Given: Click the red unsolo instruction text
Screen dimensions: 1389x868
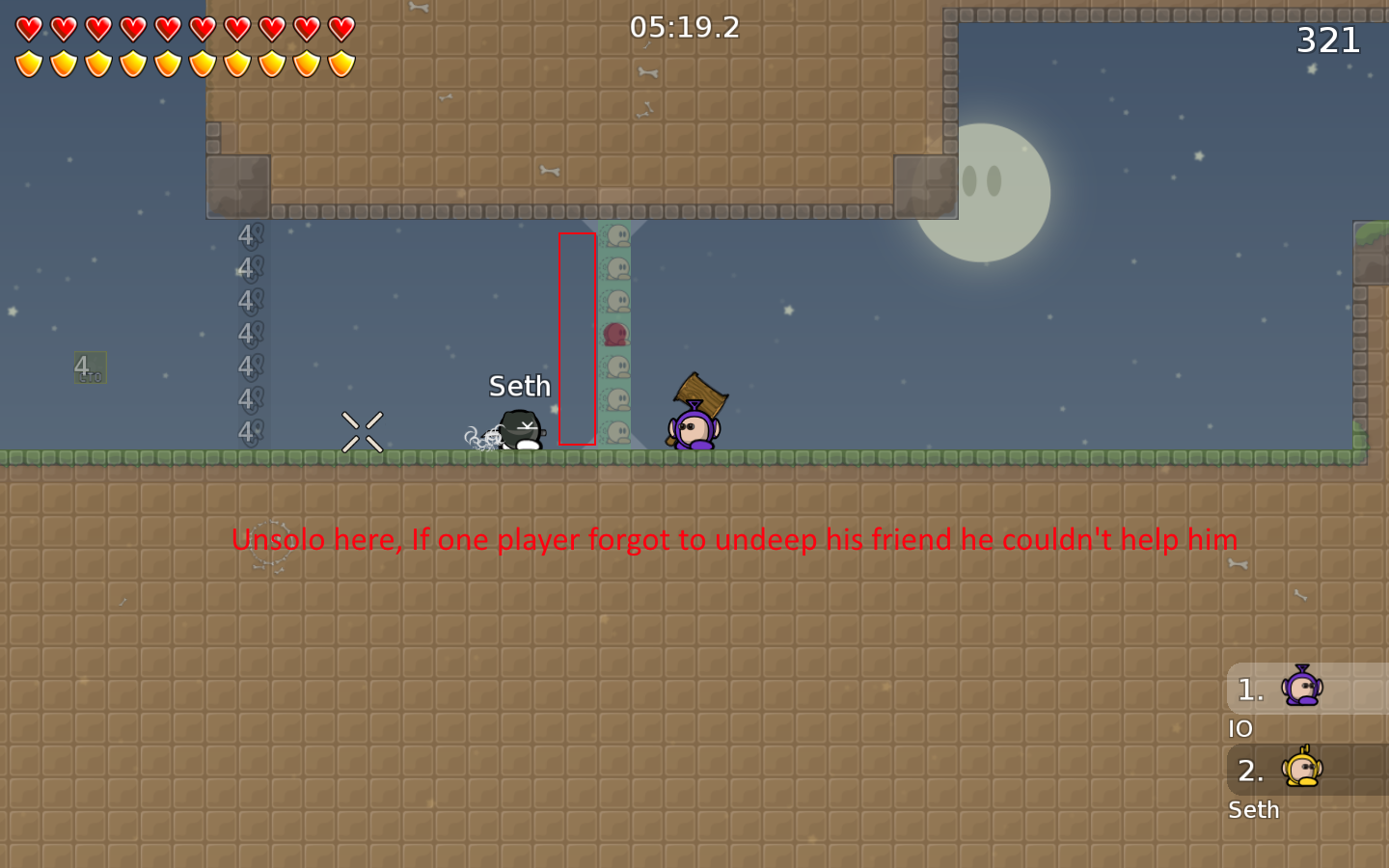Looking at the screenshot, I should 735,540.
